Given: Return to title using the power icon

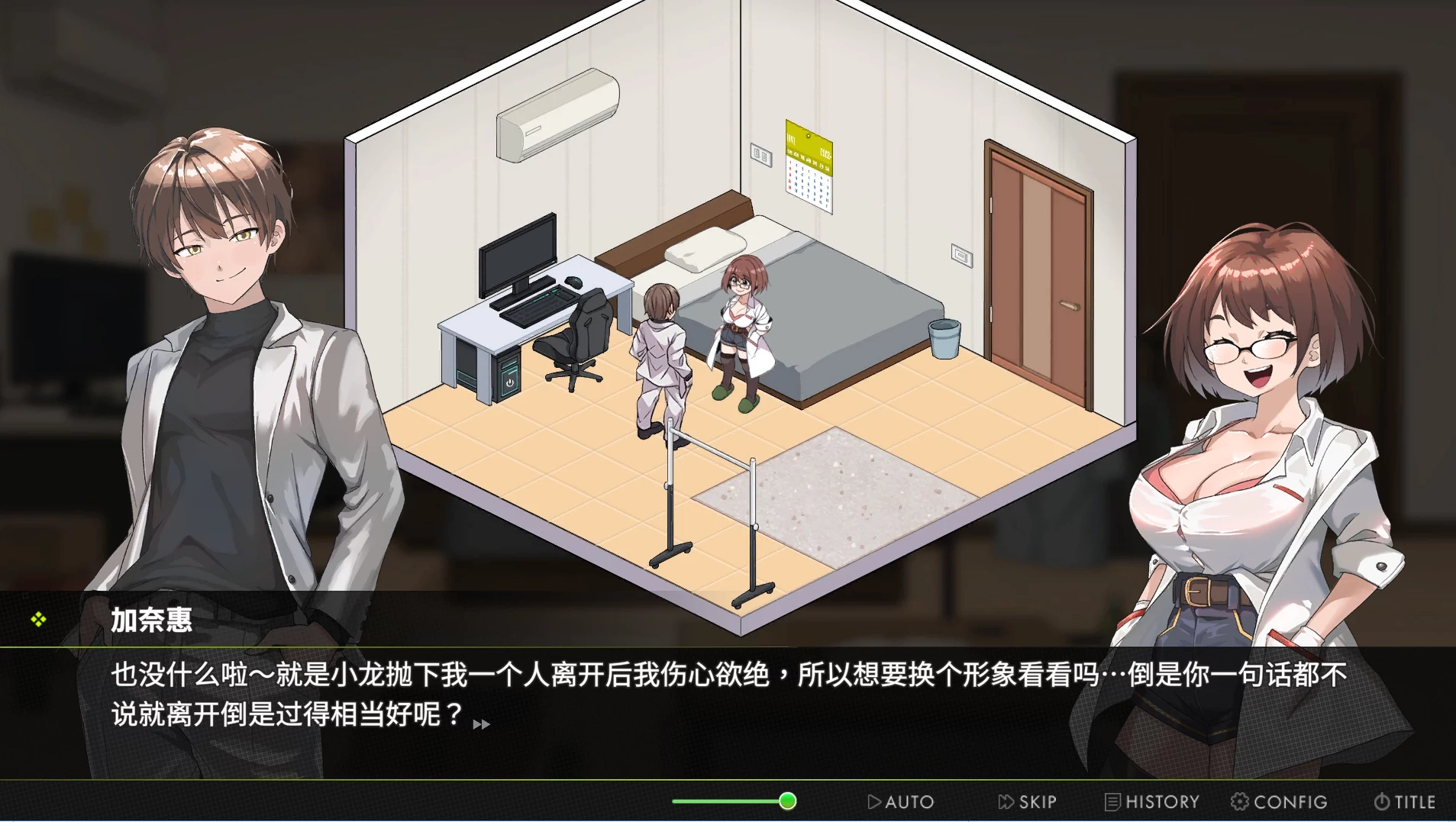Looking at the screenshot, I should (1381, 801).
